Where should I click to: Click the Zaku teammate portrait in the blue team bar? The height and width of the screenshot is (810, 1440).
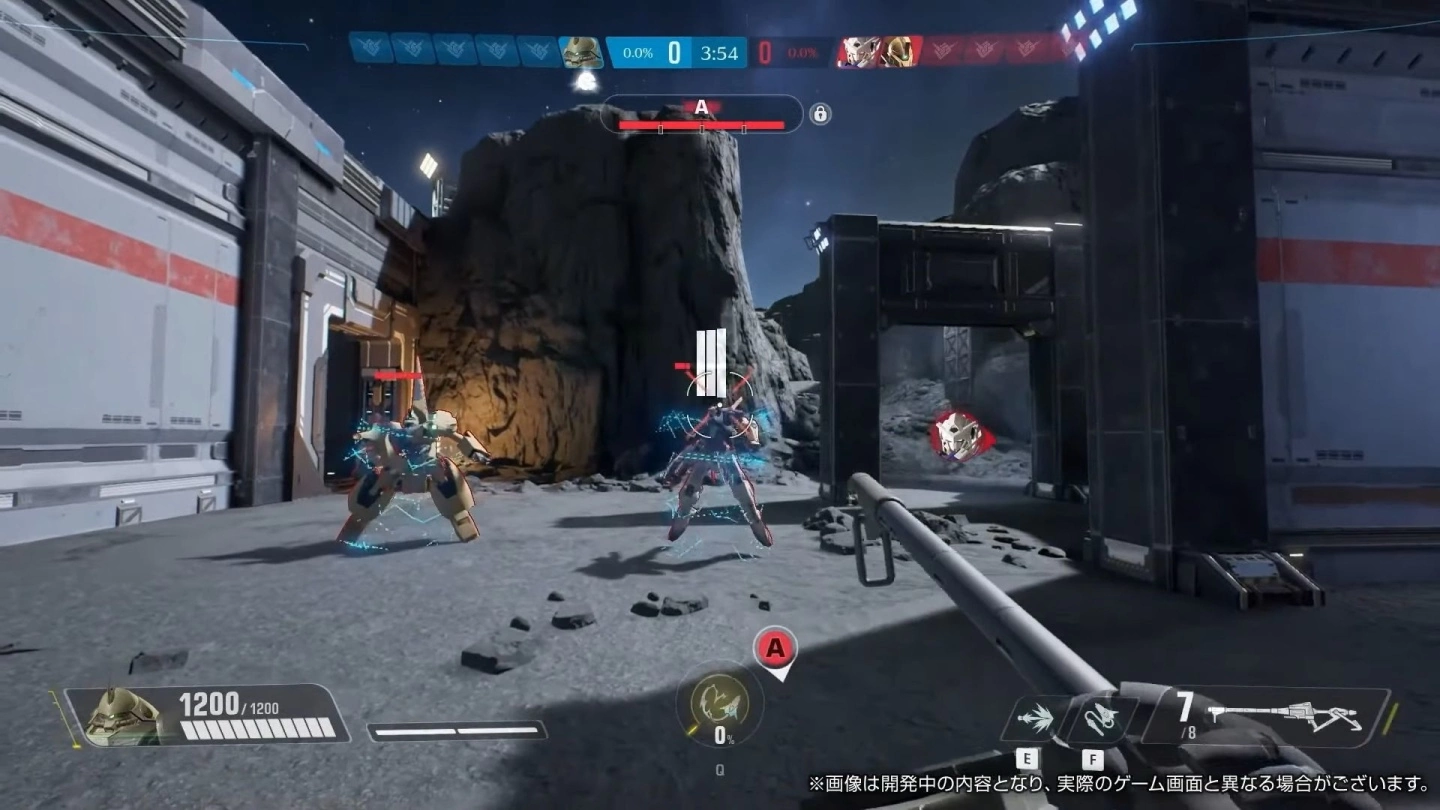pos(580,51)
